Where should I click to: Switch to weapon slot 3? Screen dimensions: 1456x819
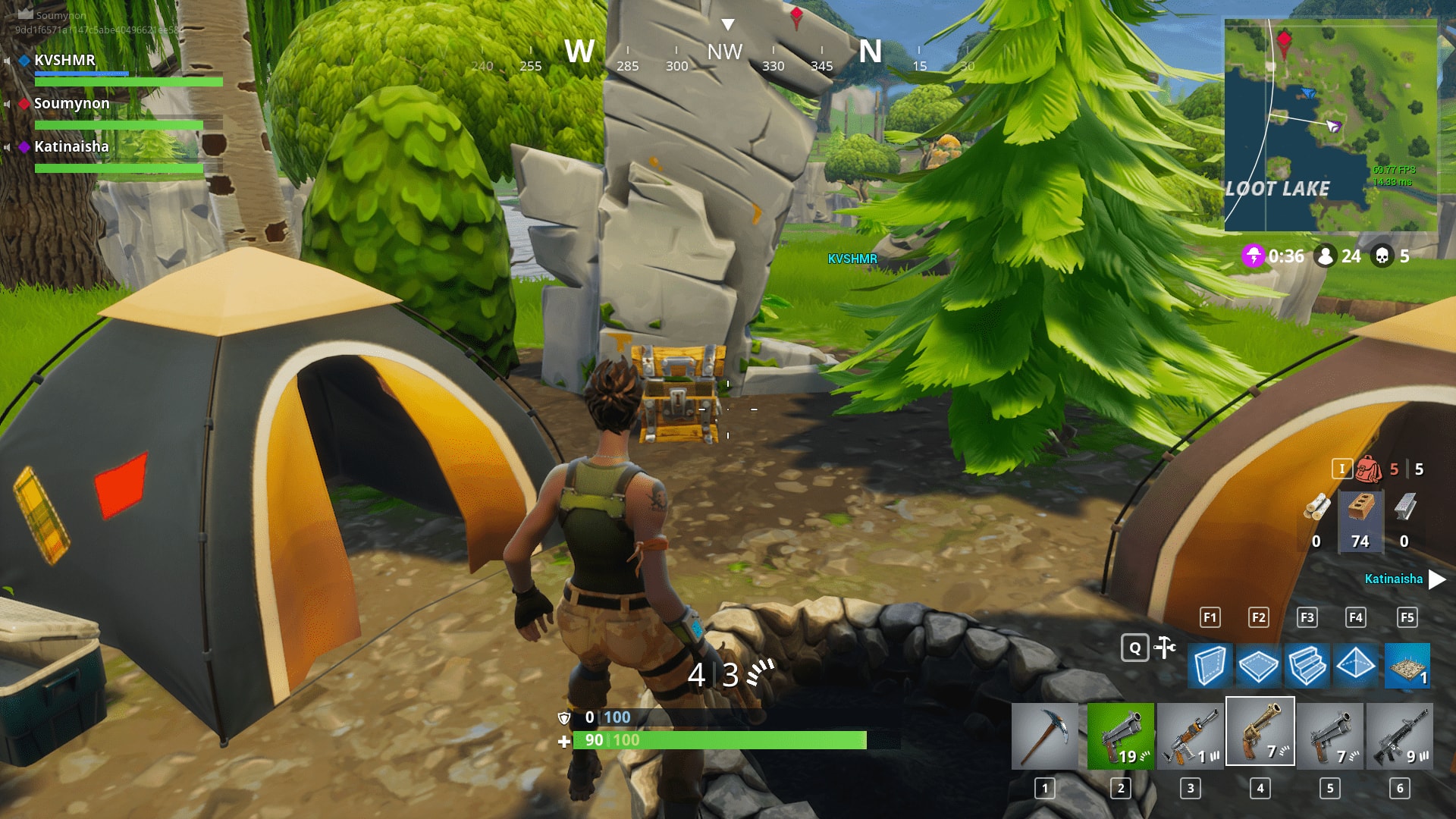[1191, 732]
